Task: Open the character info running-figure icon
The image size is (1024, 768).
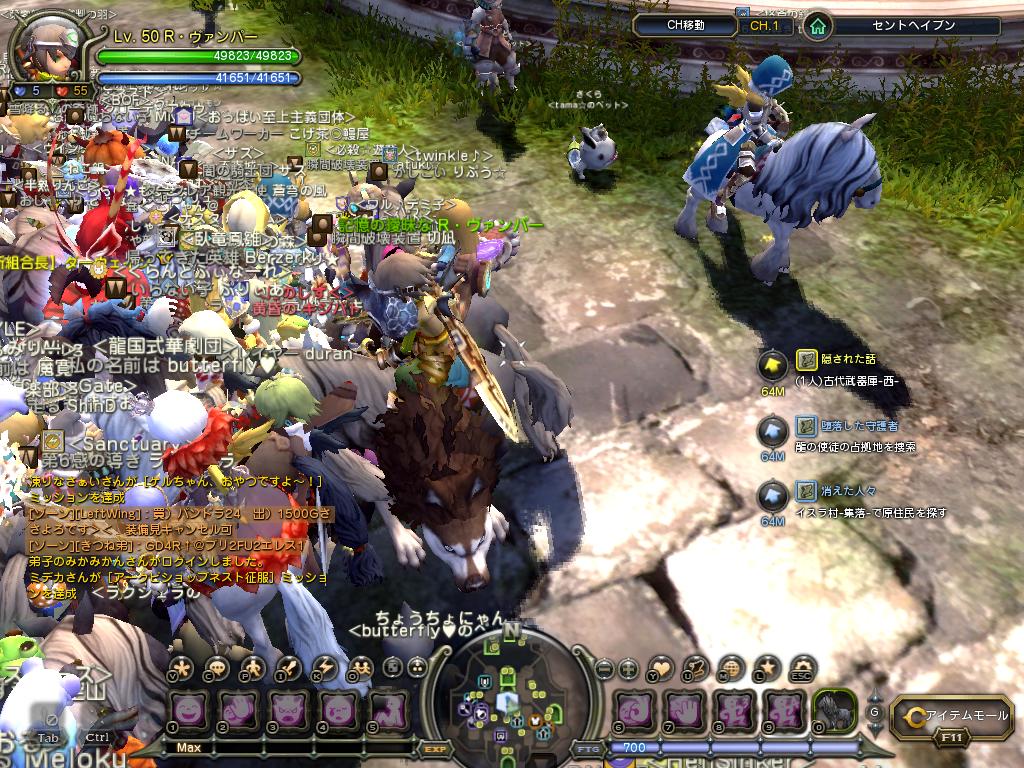Action: pyautogui.click(x=253, y=668)
